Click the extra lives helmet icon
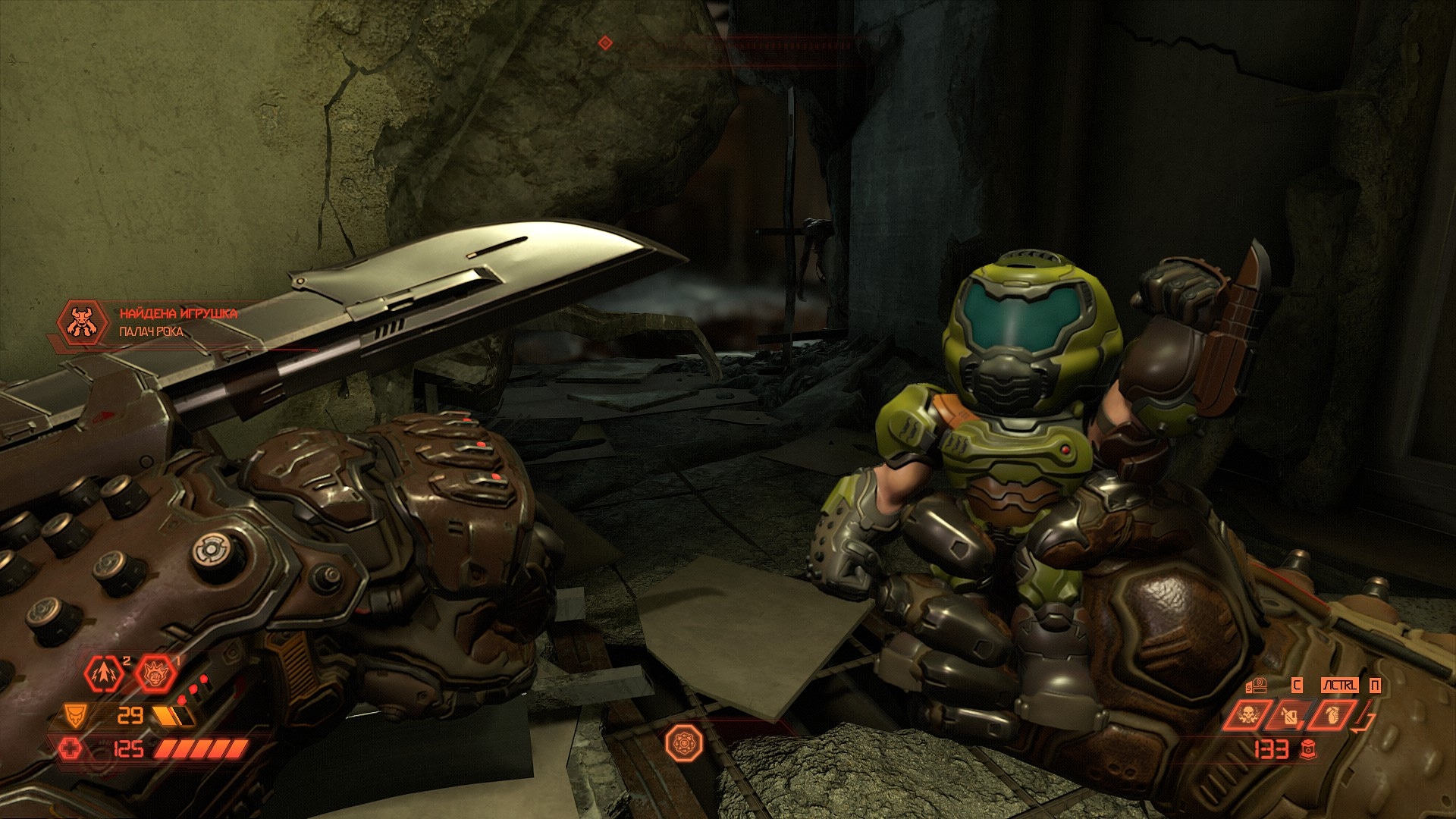Viewport: 1456px width, 819px height. pos(1259,686)
